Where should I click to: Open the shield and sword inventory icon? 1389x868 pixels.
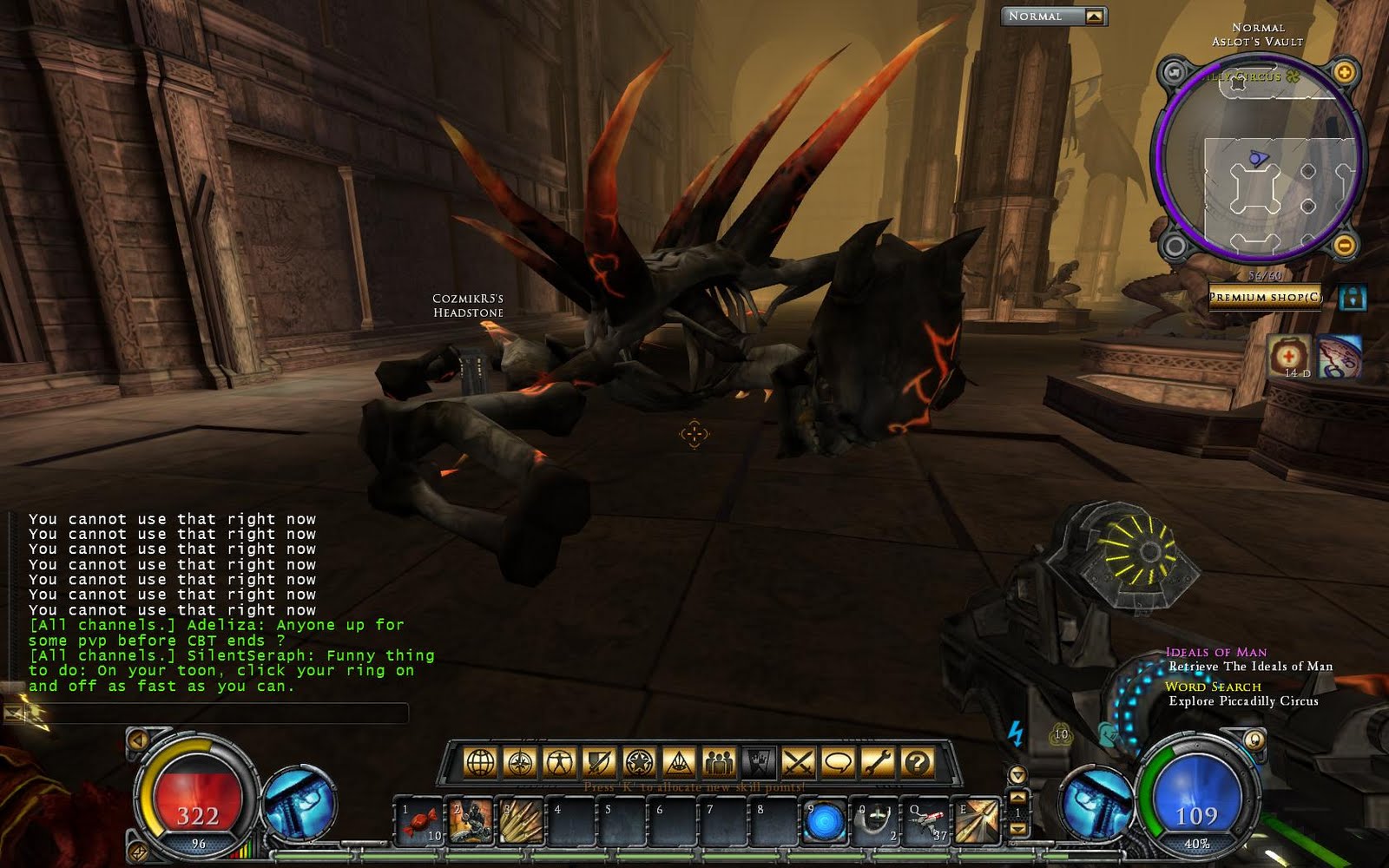[599, 761]
